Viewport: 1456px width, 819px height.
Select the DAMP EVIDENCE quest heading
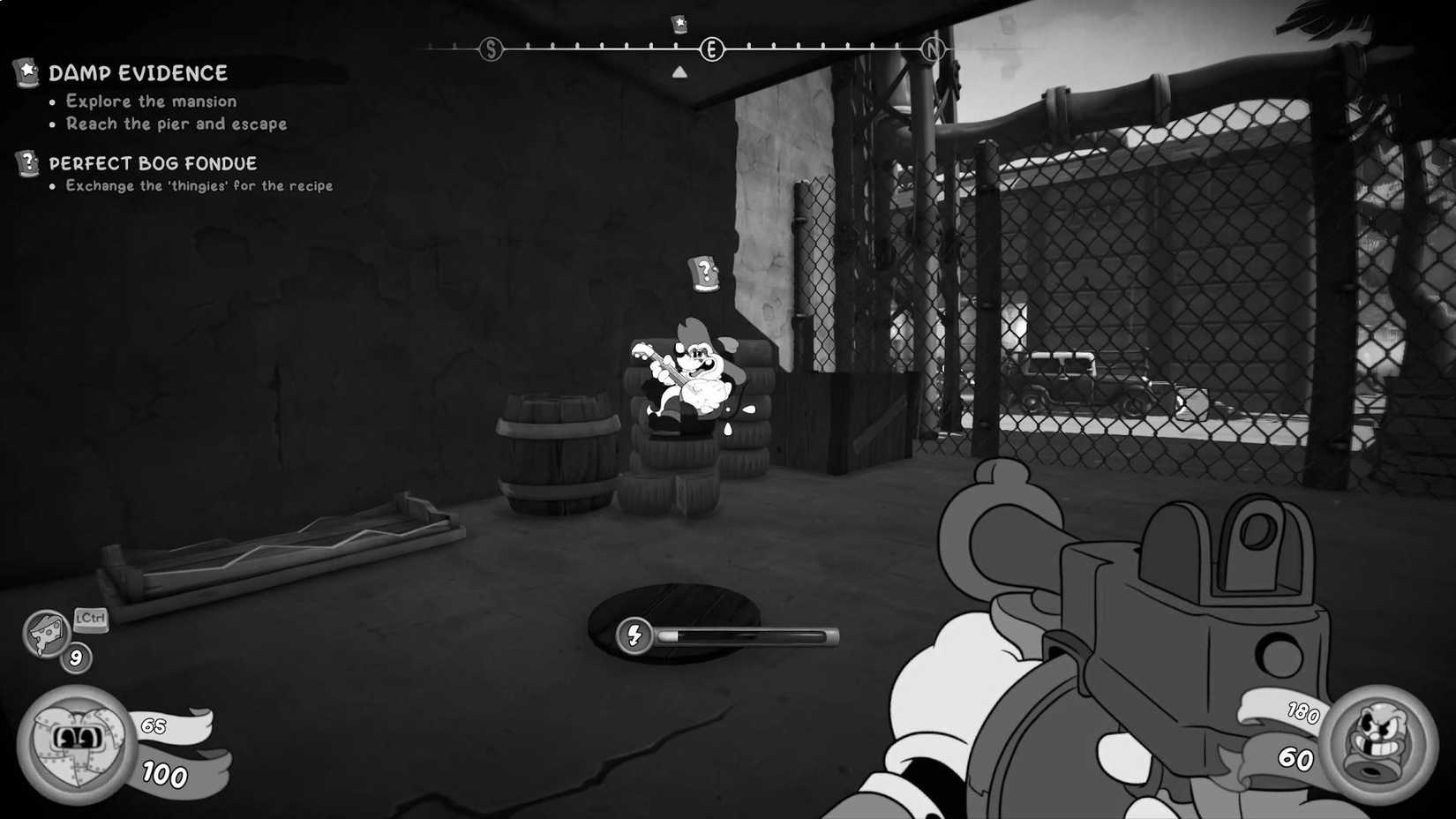(x=138, y=73)
